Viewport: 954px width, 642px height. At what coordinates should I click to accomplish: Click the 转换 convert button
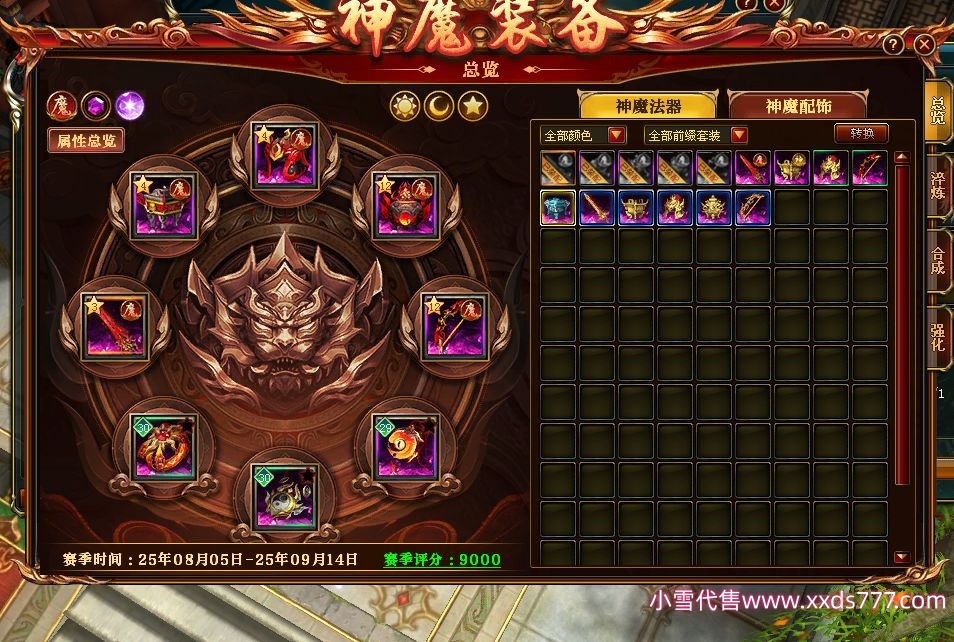(x=861, y=134)
